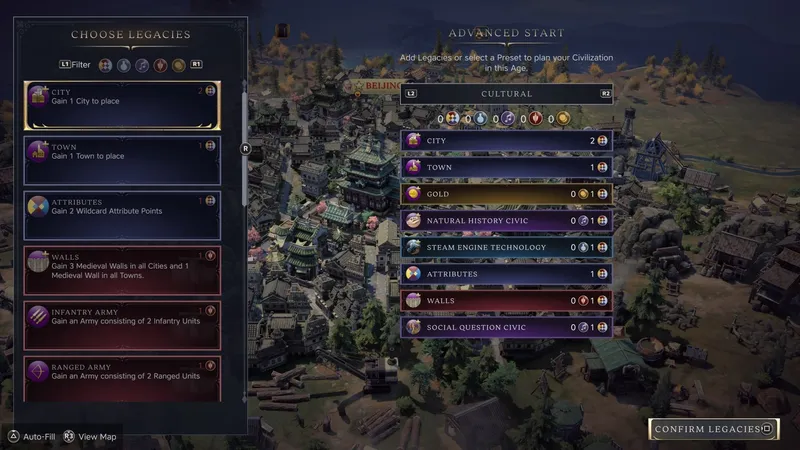Image resolution: width=800 pixels, height=450 pixels.
Task: Filter legacies by culture music note icon
Action: tap(142, 64)
